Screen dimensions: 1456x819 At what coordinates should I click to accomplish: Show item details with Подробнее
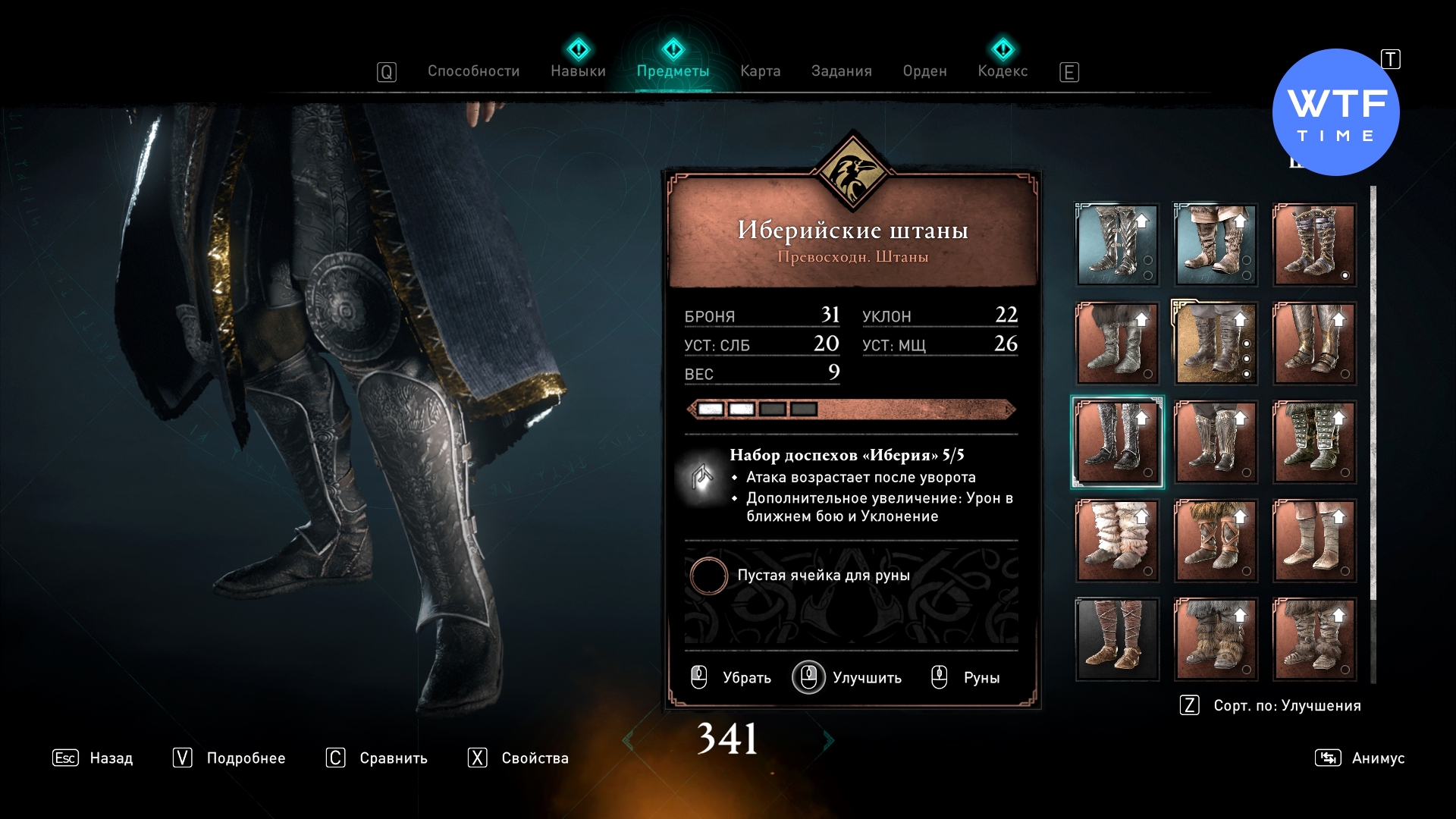229,758
